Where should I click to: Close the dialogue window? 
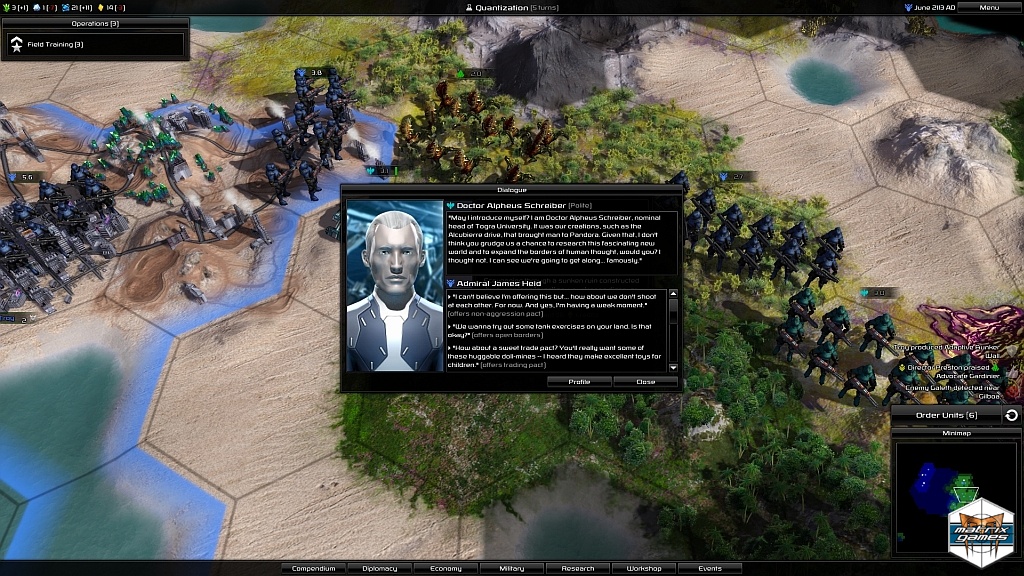[x=646, y=381]
